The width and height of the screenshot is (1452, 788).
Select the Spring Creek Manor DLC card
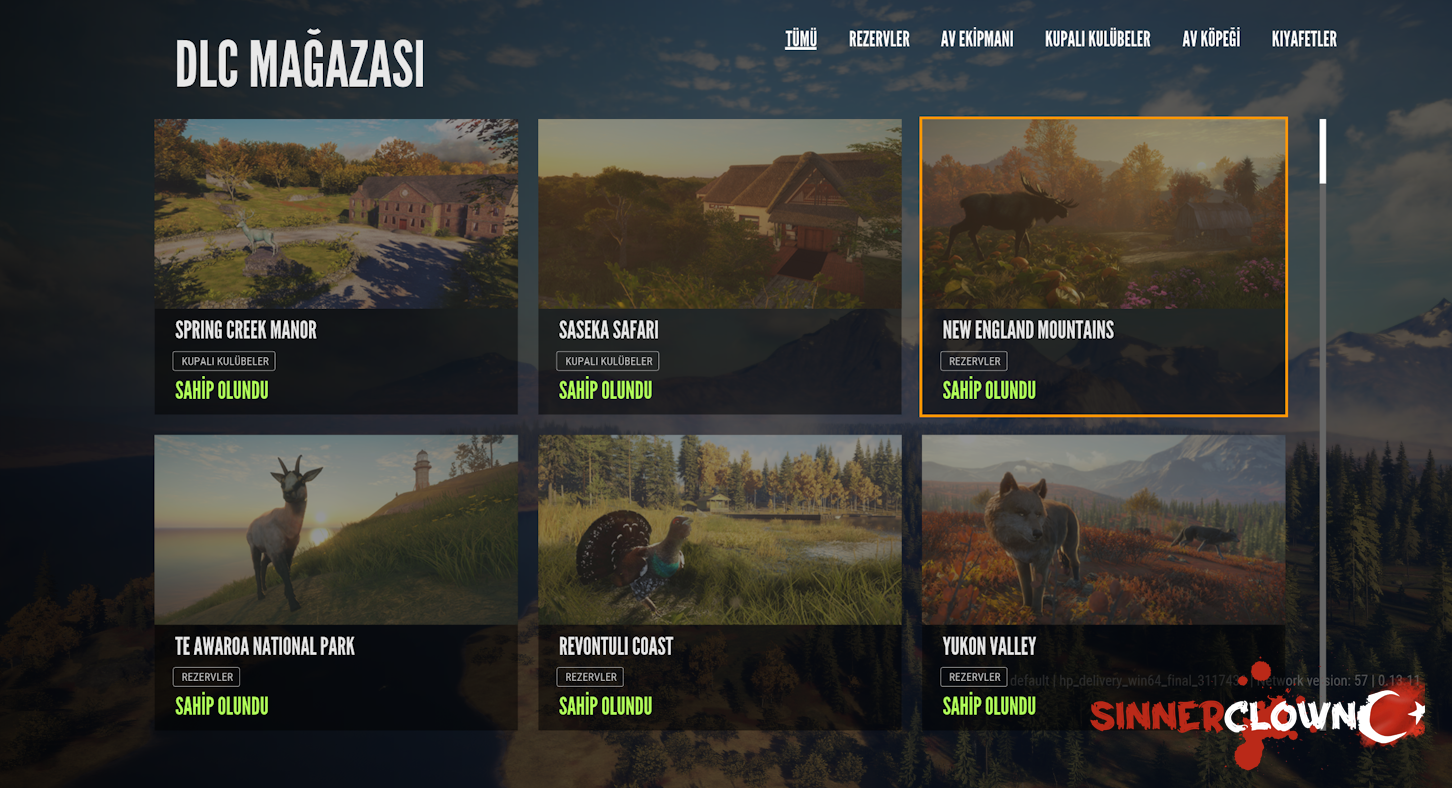point(336,266)
